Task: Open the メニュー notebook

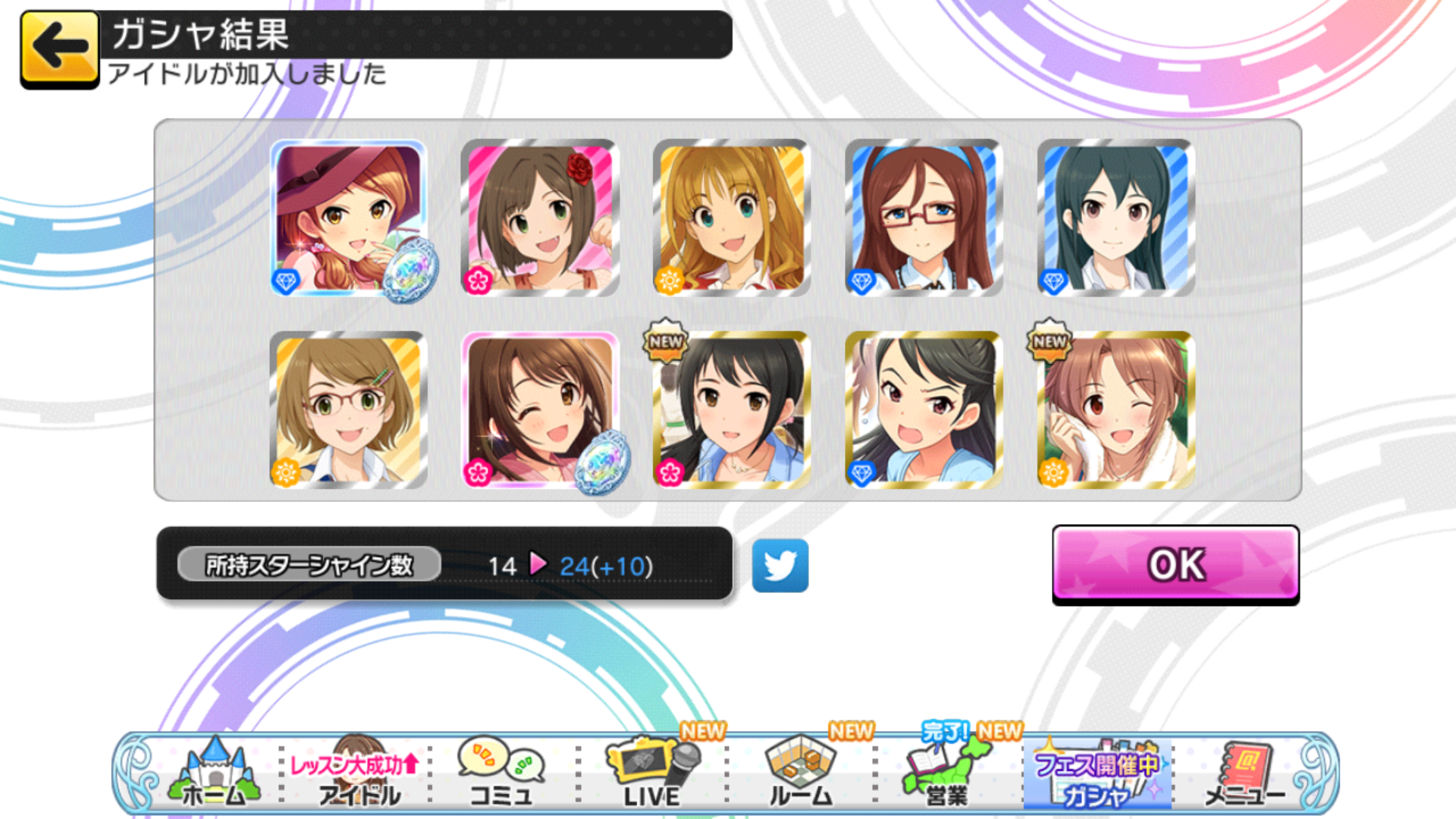Action: 1244,772
